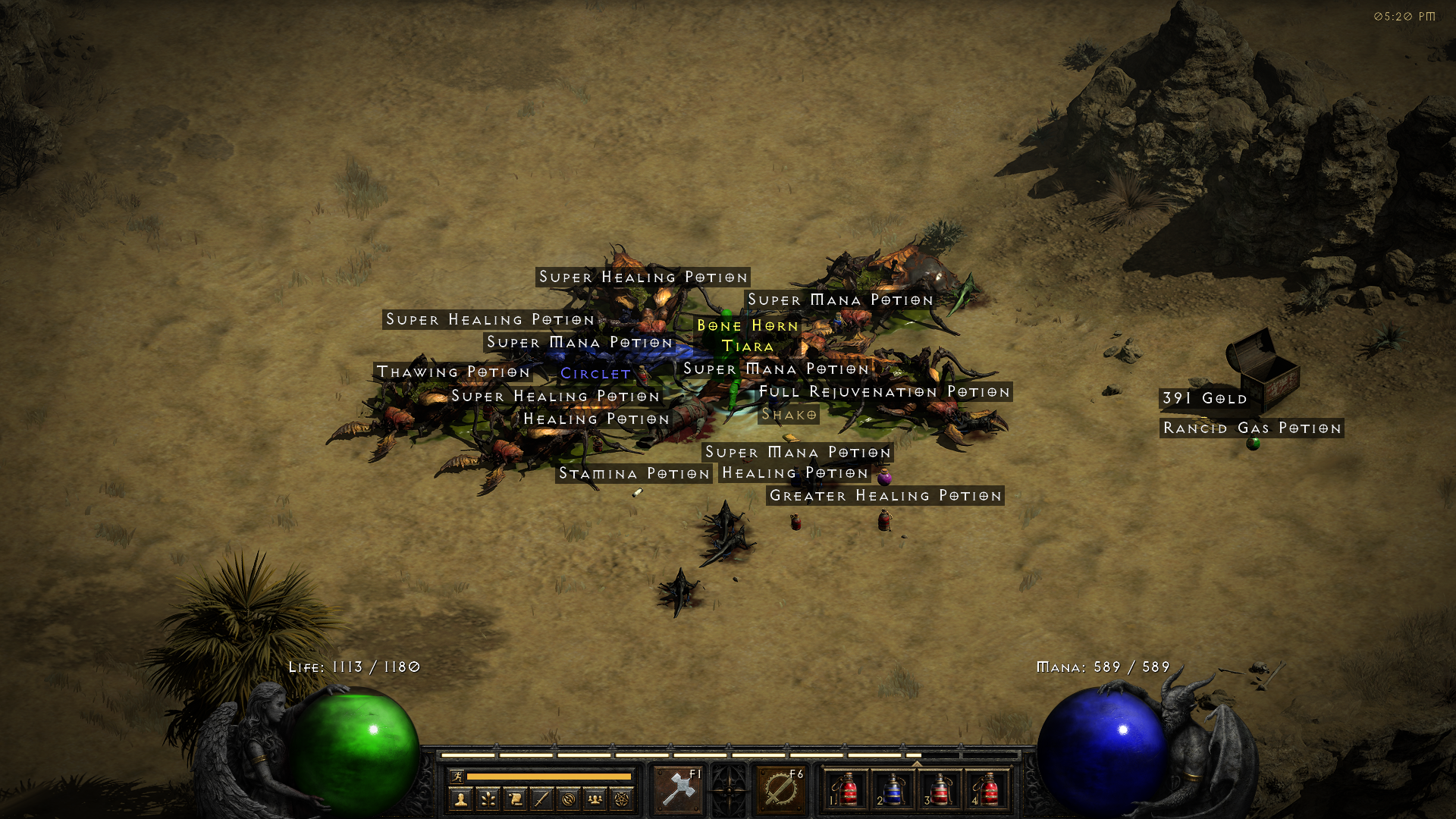Open the inventory sword icon
1456x819 pixels.
(543, 800)
